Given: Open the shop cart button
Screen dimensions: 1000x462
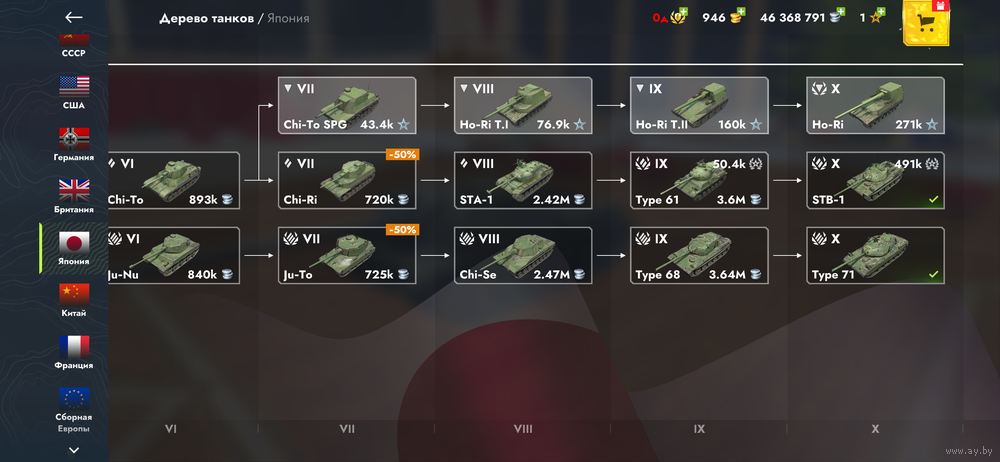Looking at the screenshot, I should click(930, 25).
